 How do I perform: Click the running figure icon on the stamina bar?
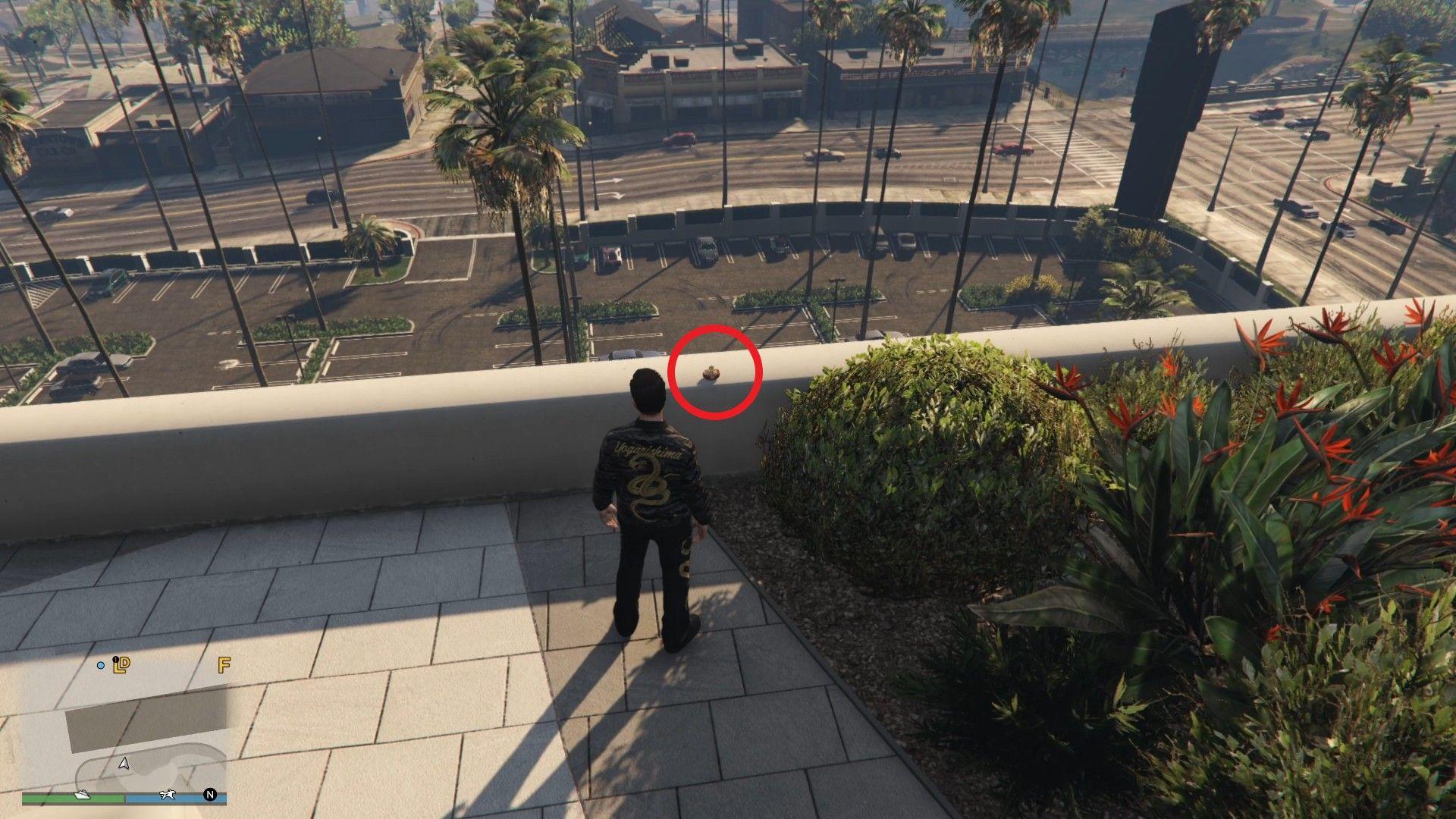168,795
